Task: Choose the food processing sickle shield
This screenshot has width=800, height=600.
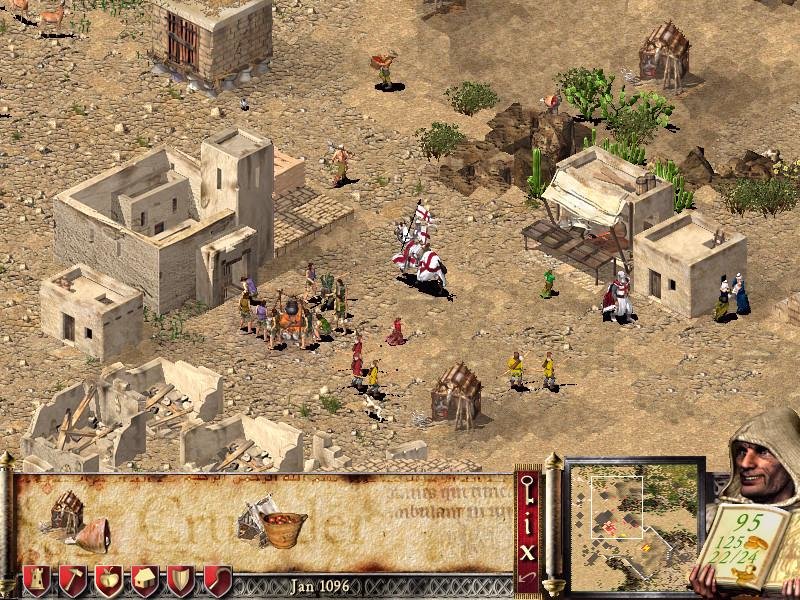Action: pos(217,579)
